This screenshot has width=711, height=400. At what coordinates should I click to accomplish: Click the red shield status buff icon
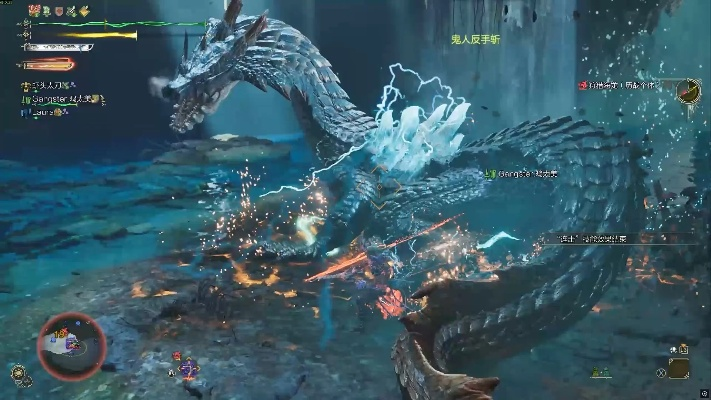[59, 11]
